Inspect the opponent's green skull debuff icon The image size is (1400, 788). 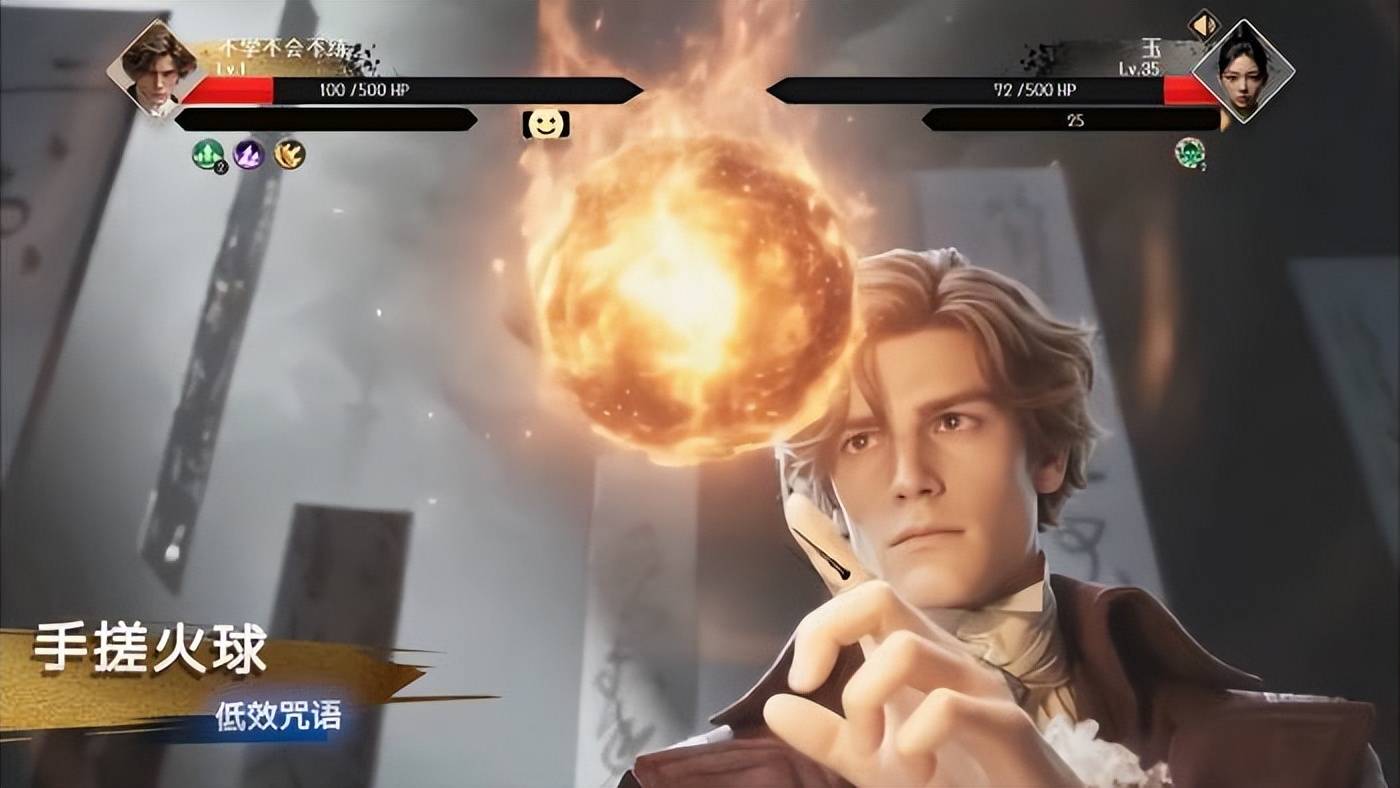tap(1189, 153)
